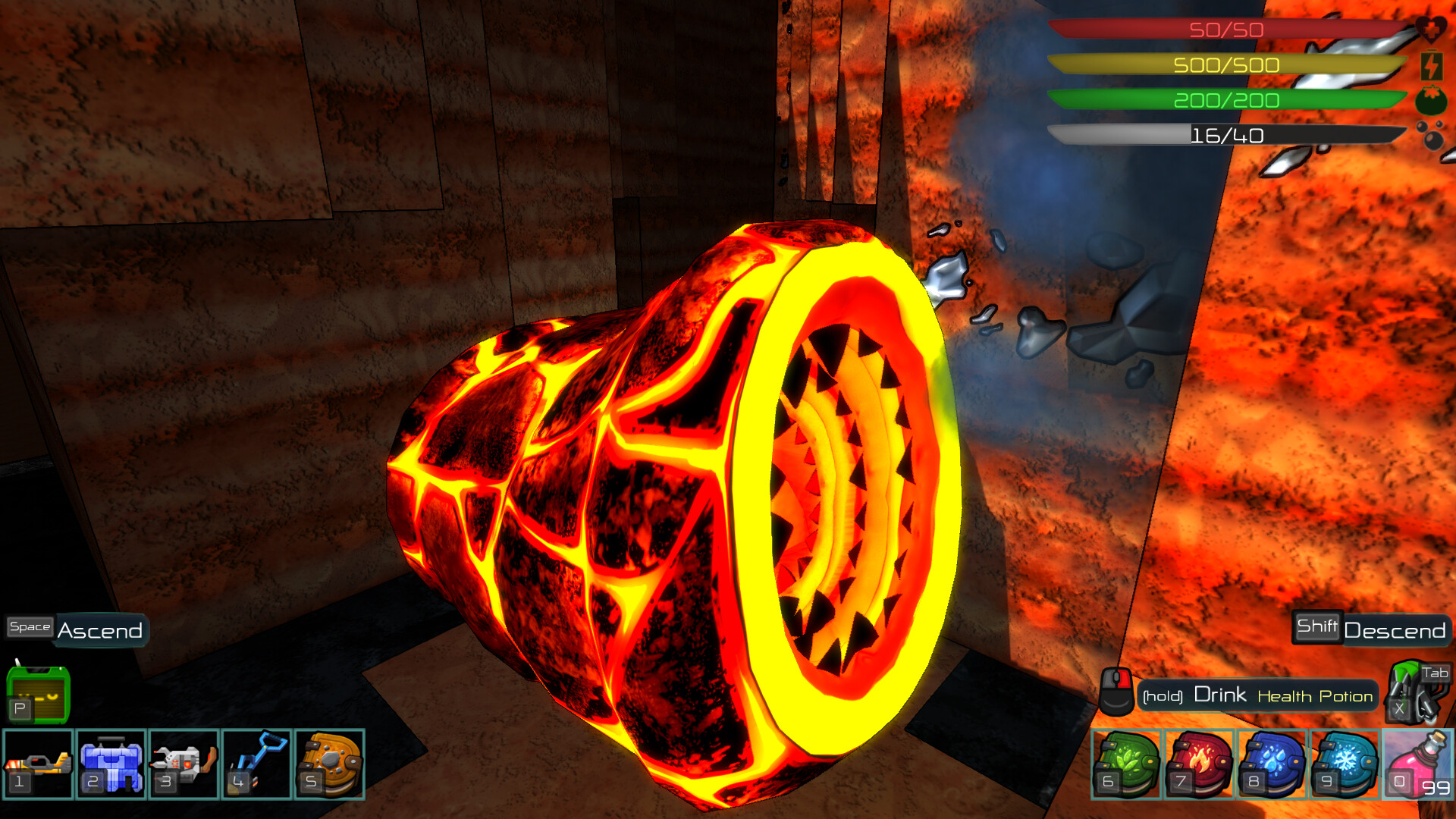Select the water tome in slot 8
The width and height of the screenshot is (1456, 819).
pyautogui.click(x=1272, y=764)
